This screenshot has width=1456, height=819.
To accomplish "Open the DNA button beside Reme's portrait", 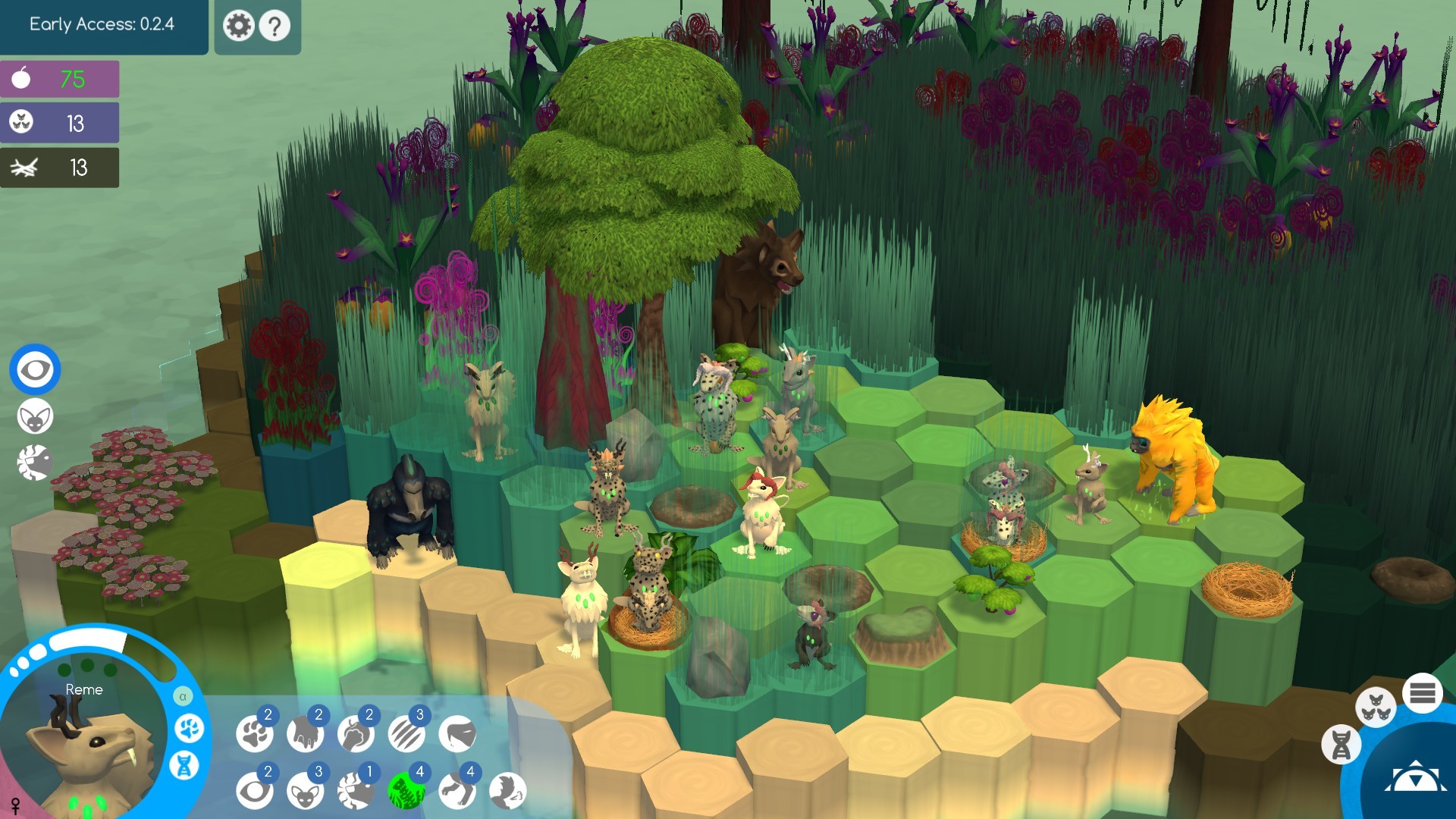I will [x=184, y=765].
